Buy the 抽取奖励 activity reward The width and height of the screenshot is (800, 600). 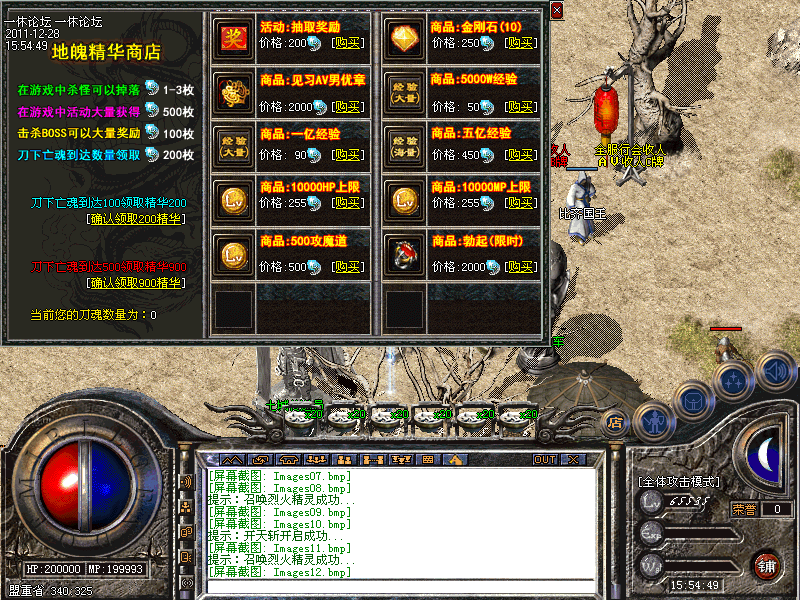(x=347, y=44)
